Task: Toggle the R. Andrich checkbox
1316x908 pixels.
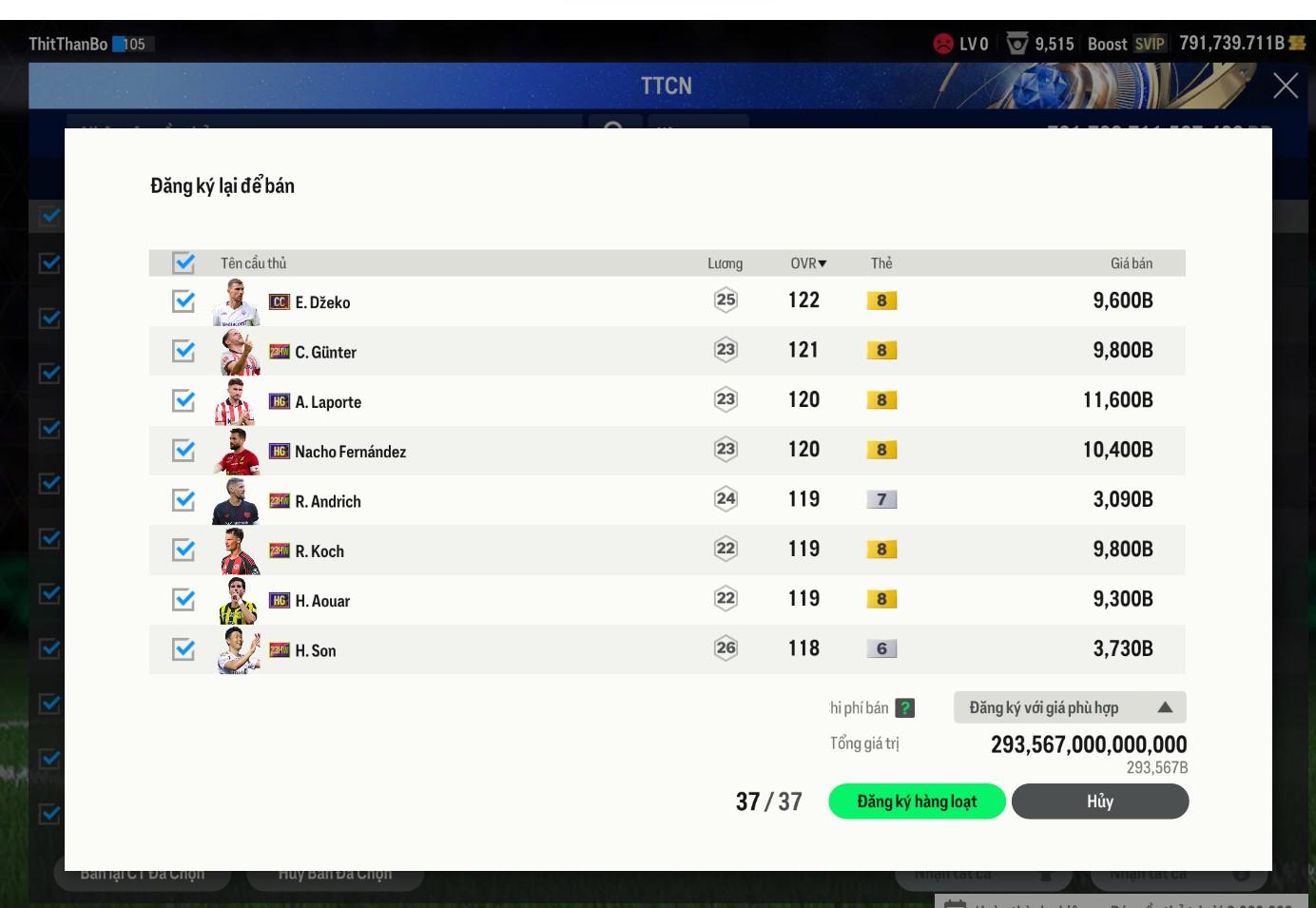Action: pos(184,500)
